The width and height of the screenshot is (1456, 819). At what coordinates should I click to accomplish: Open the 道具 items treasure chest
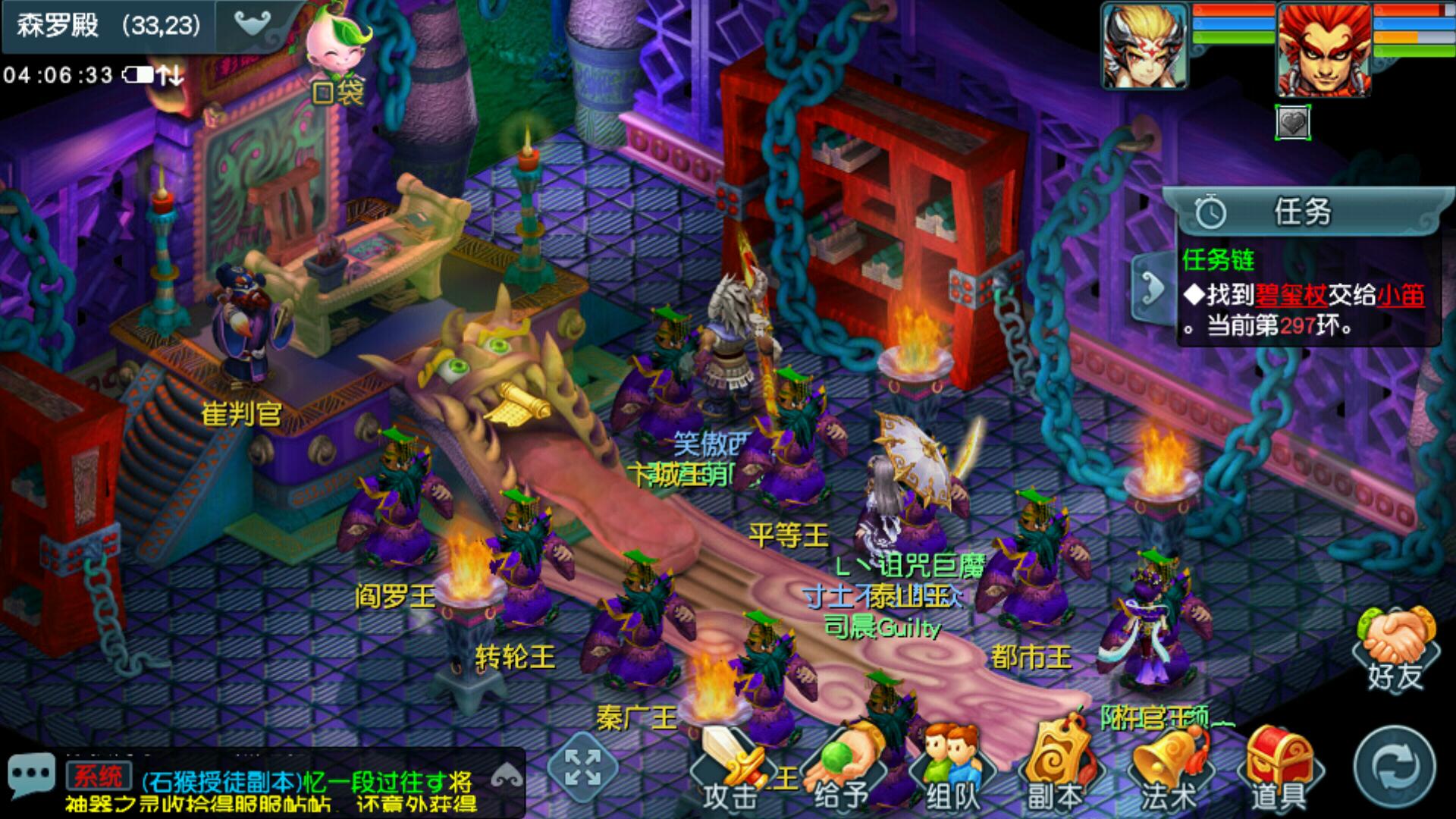(x=1279, y=770)
